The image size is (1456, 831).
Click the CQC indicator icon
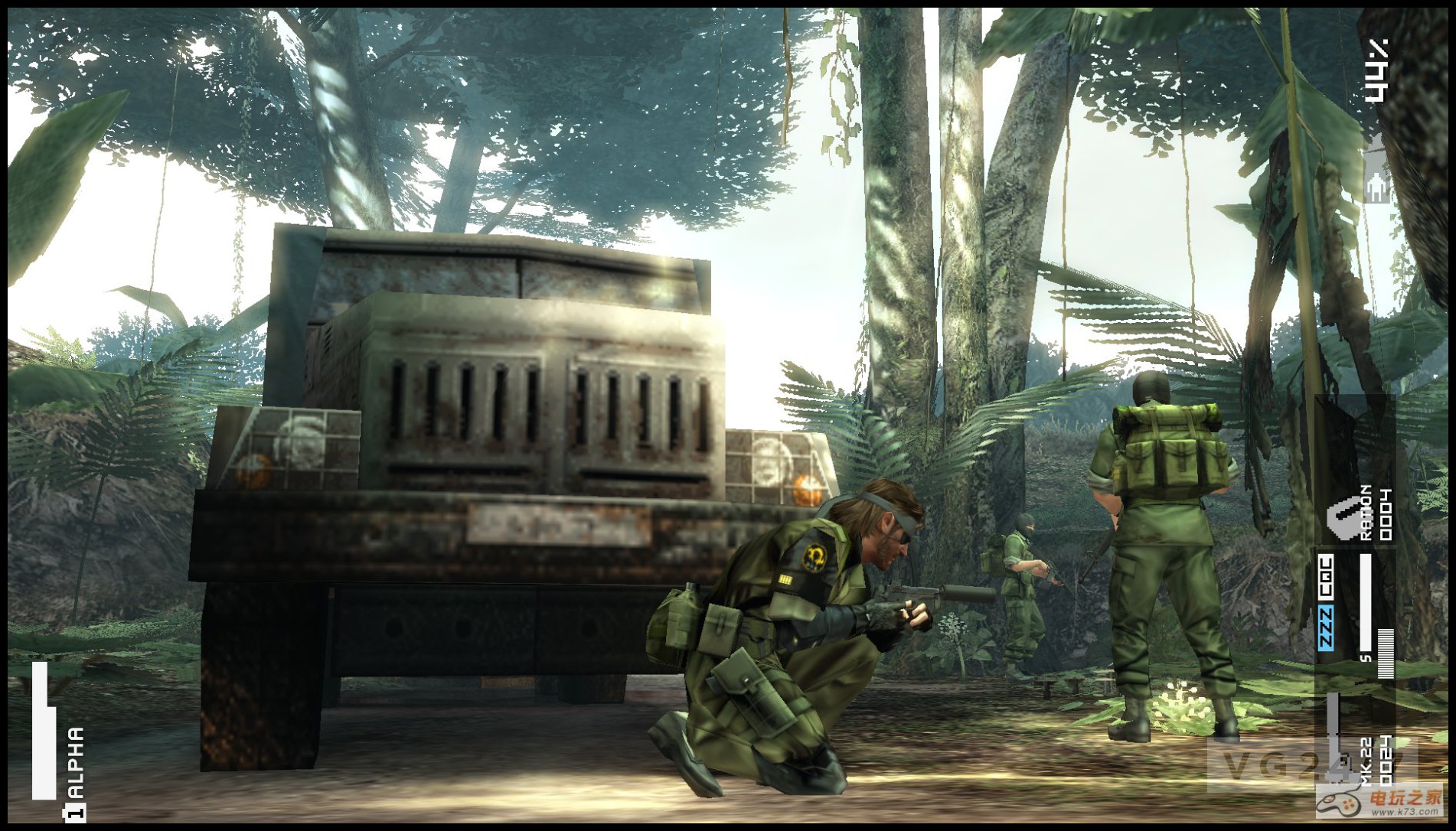pyautogui.click(x=1325, y=578)
